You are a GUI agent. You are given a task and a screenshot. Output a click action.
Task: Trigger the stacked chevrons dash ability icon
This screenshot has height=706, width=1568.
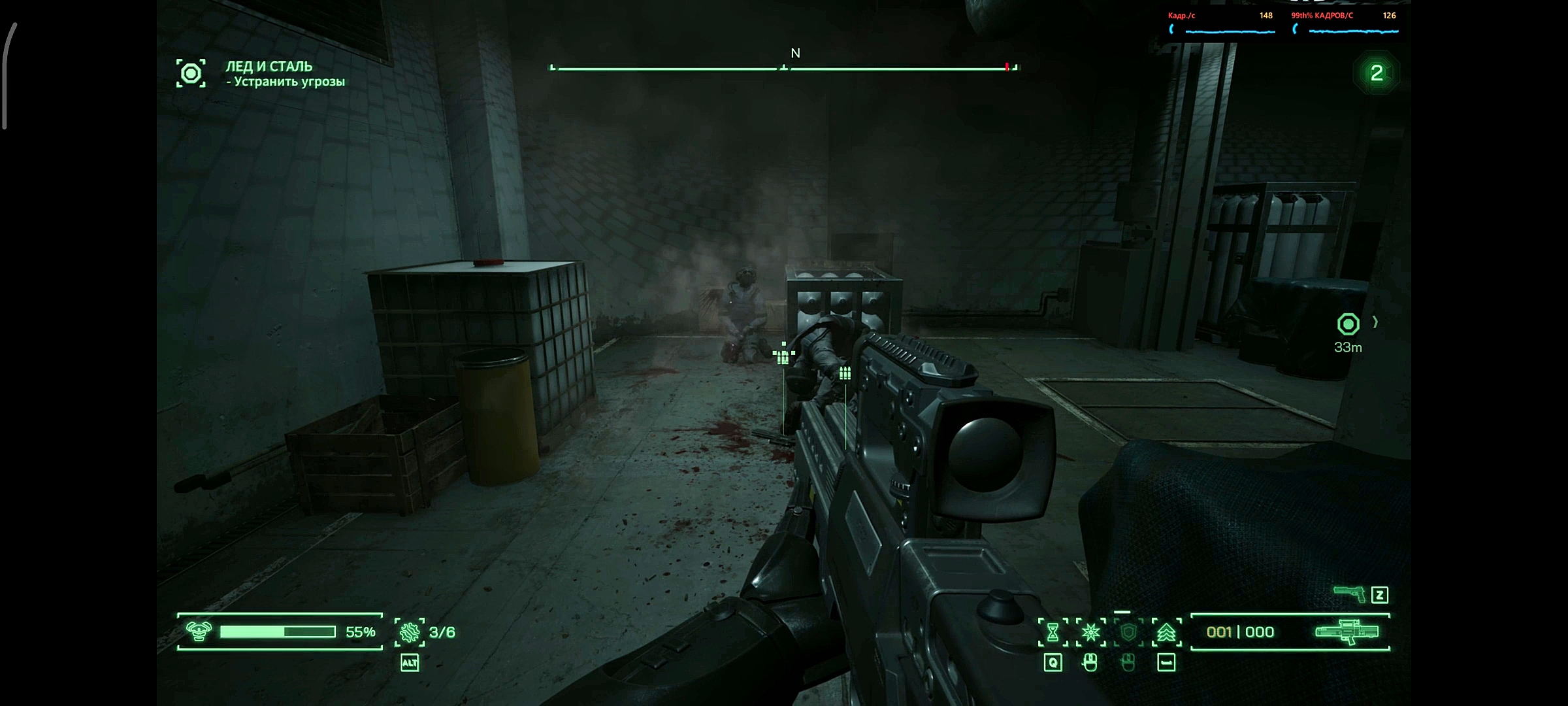tap(1166, 632)
